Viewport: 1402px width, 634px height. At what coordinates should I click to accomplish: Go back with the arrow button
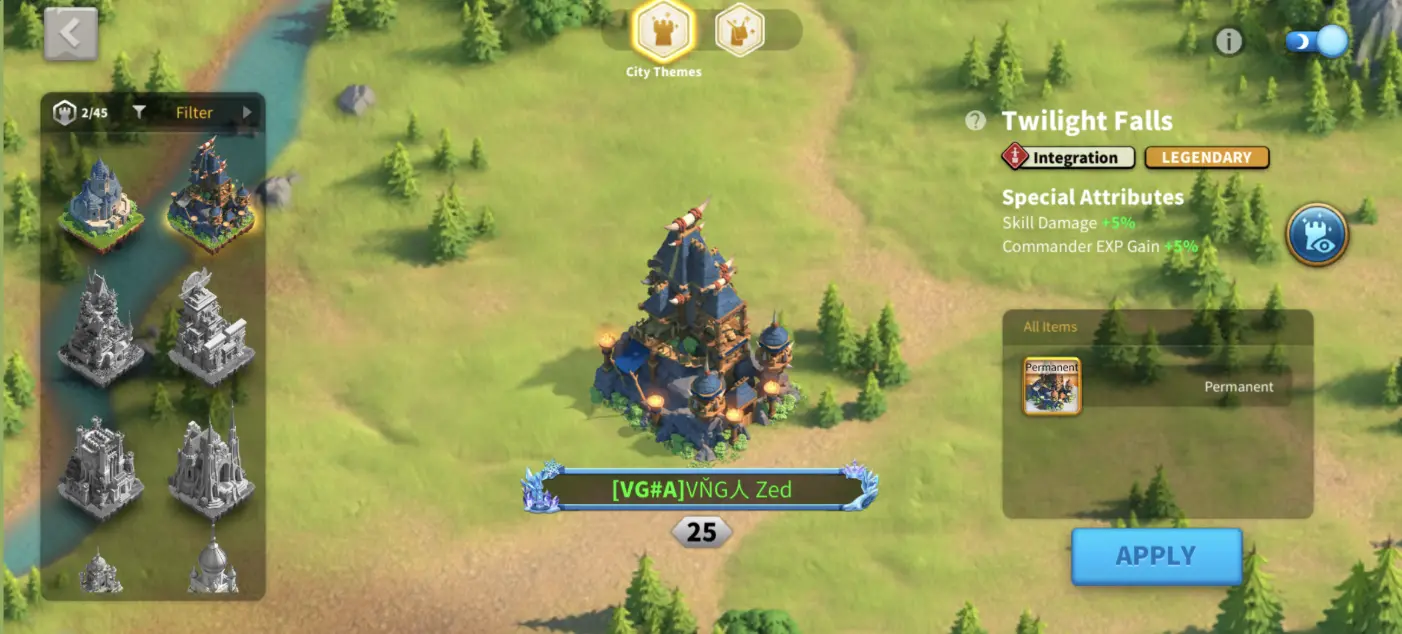point(70,34)
